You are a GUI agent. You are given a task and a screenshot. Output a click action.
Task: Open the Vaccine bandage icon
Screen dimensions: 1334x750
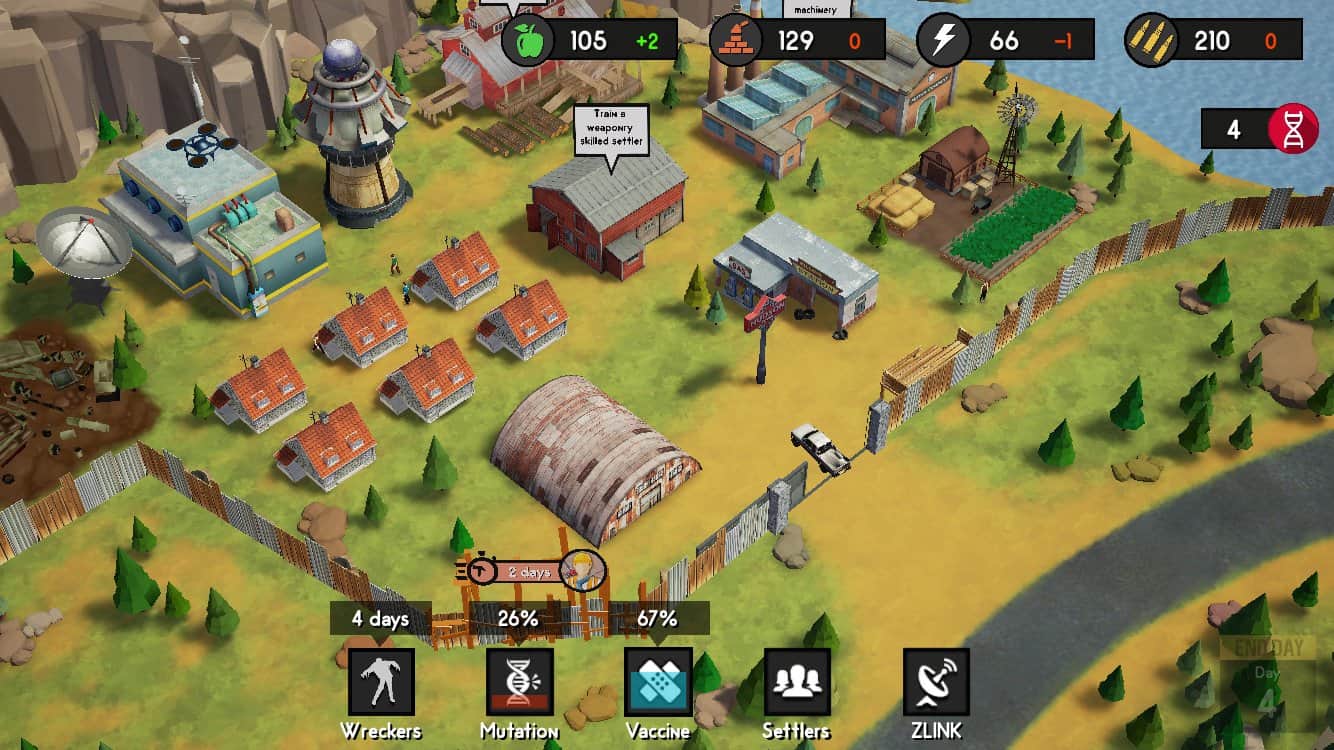[656, 684]
